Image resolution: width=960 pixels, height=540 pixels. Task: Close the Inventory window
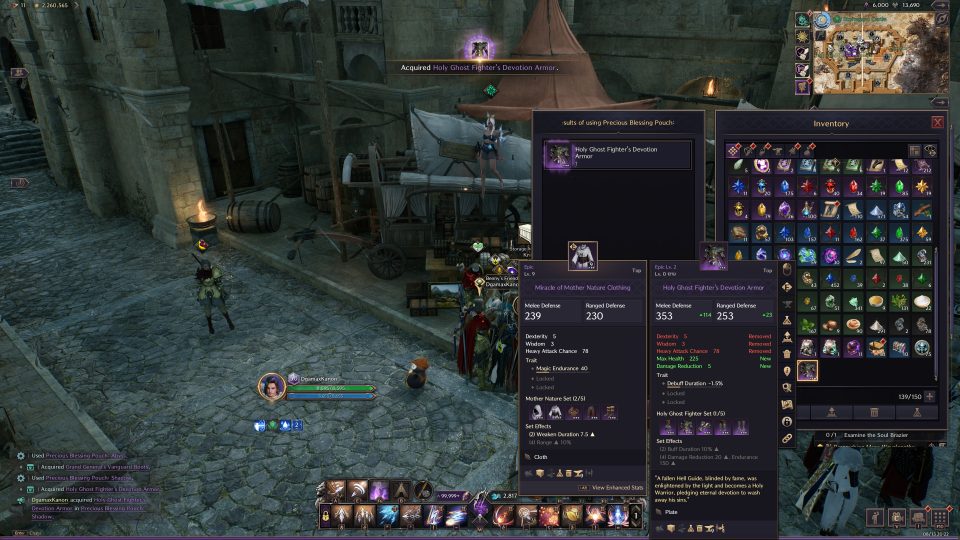(937, 122)
